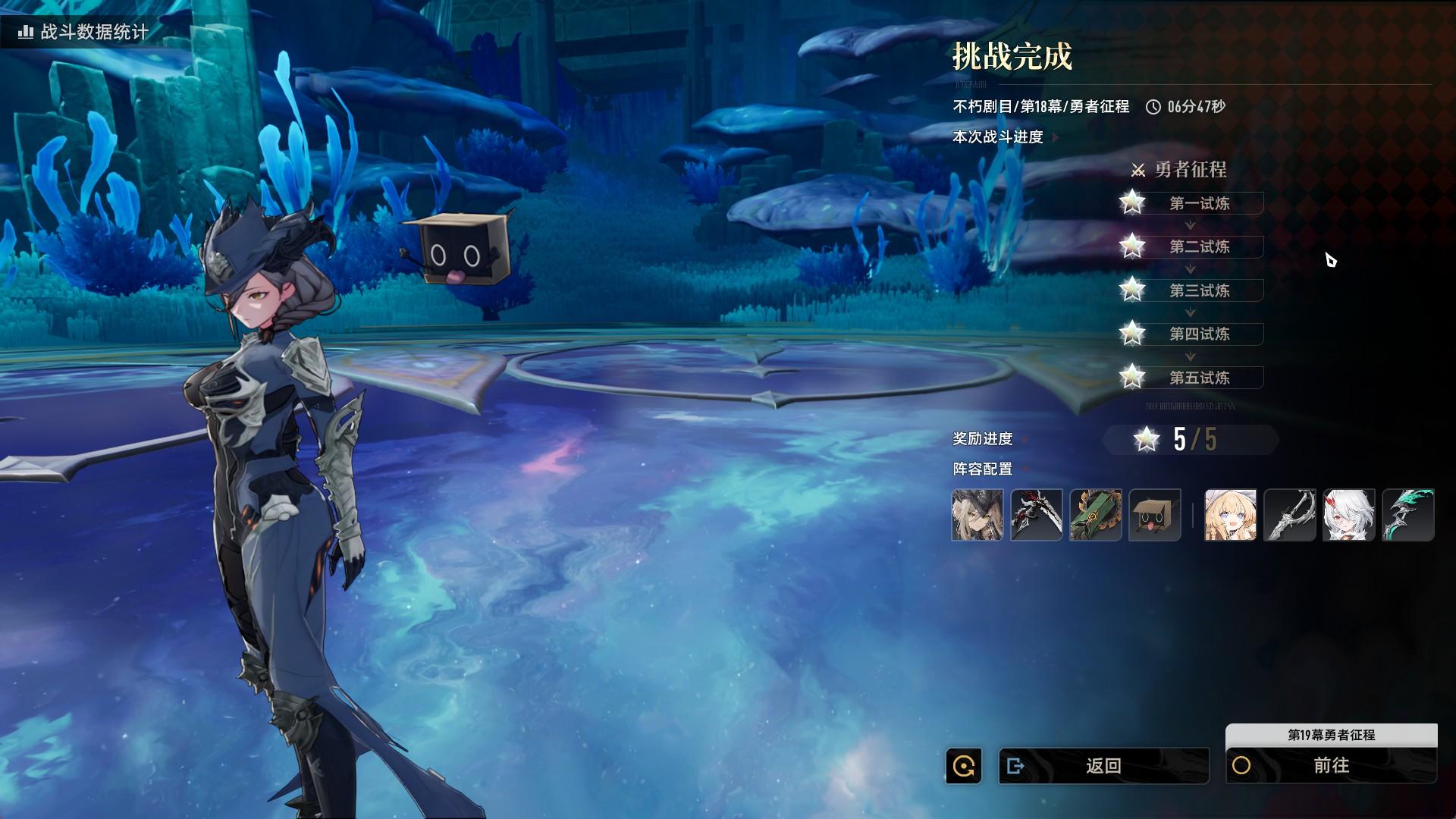The height and width of the screenshot is (819, 1456).
Task: Inspect the red-black blade weapon icon
Action: pos(1037,515)
